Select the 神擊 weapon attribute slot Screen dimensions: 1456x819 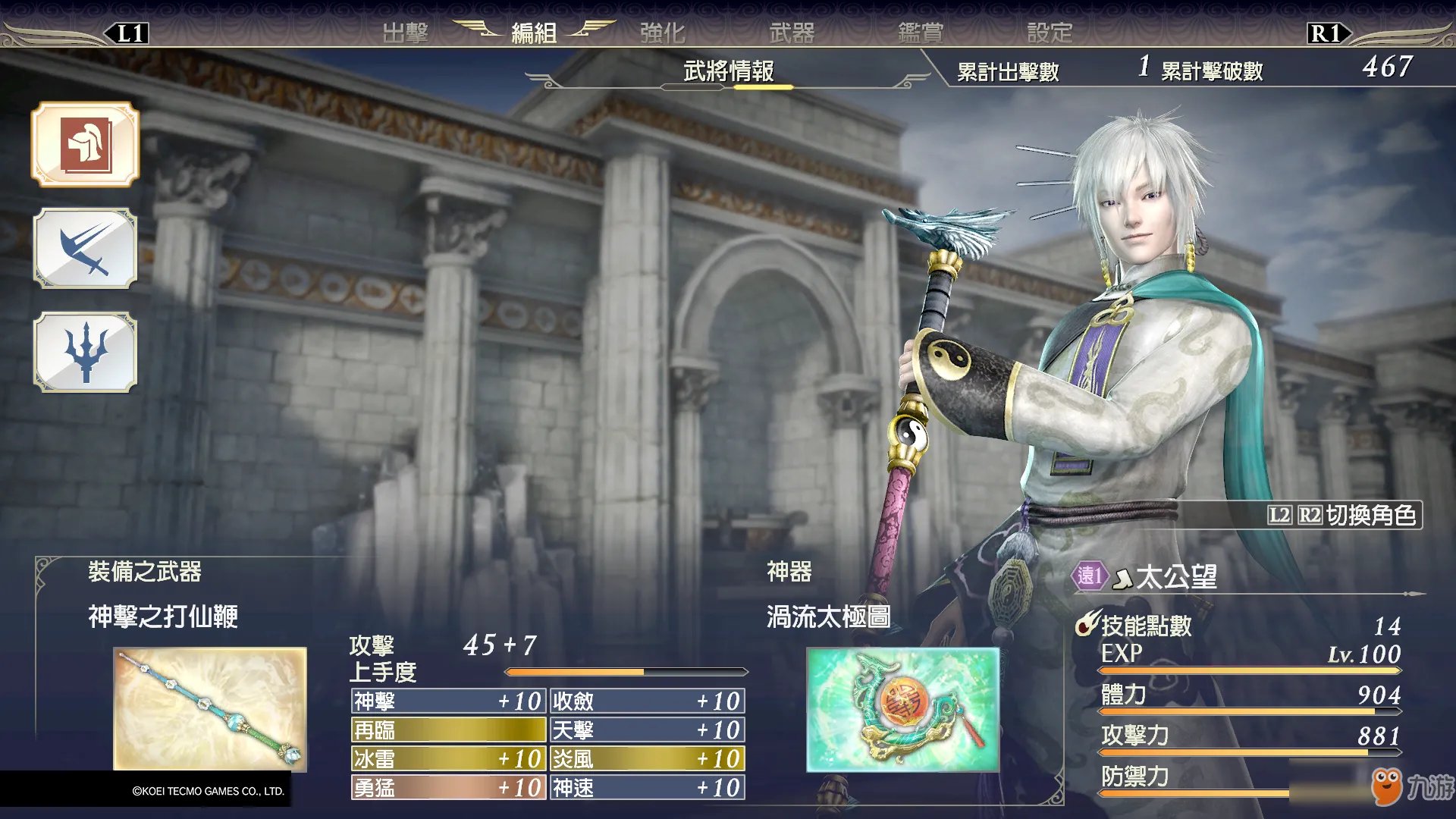(x=448, y=701)
